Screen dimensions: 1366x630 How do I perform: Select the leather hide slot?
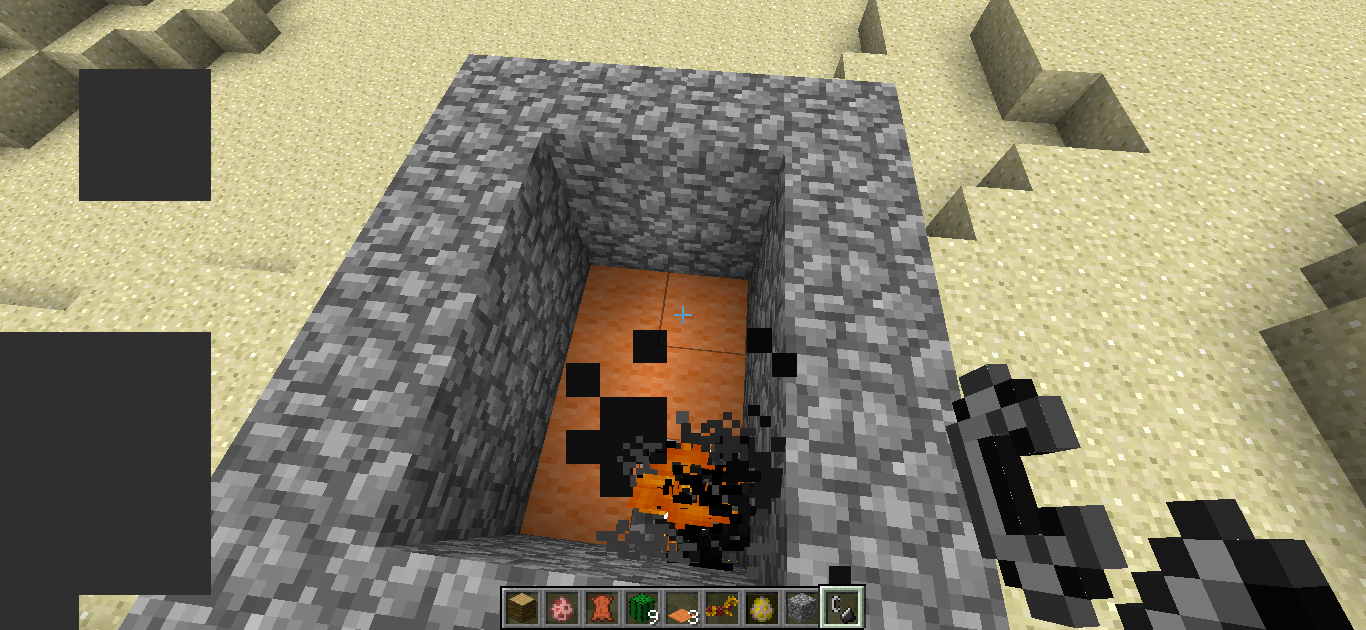tap(600, 606)
